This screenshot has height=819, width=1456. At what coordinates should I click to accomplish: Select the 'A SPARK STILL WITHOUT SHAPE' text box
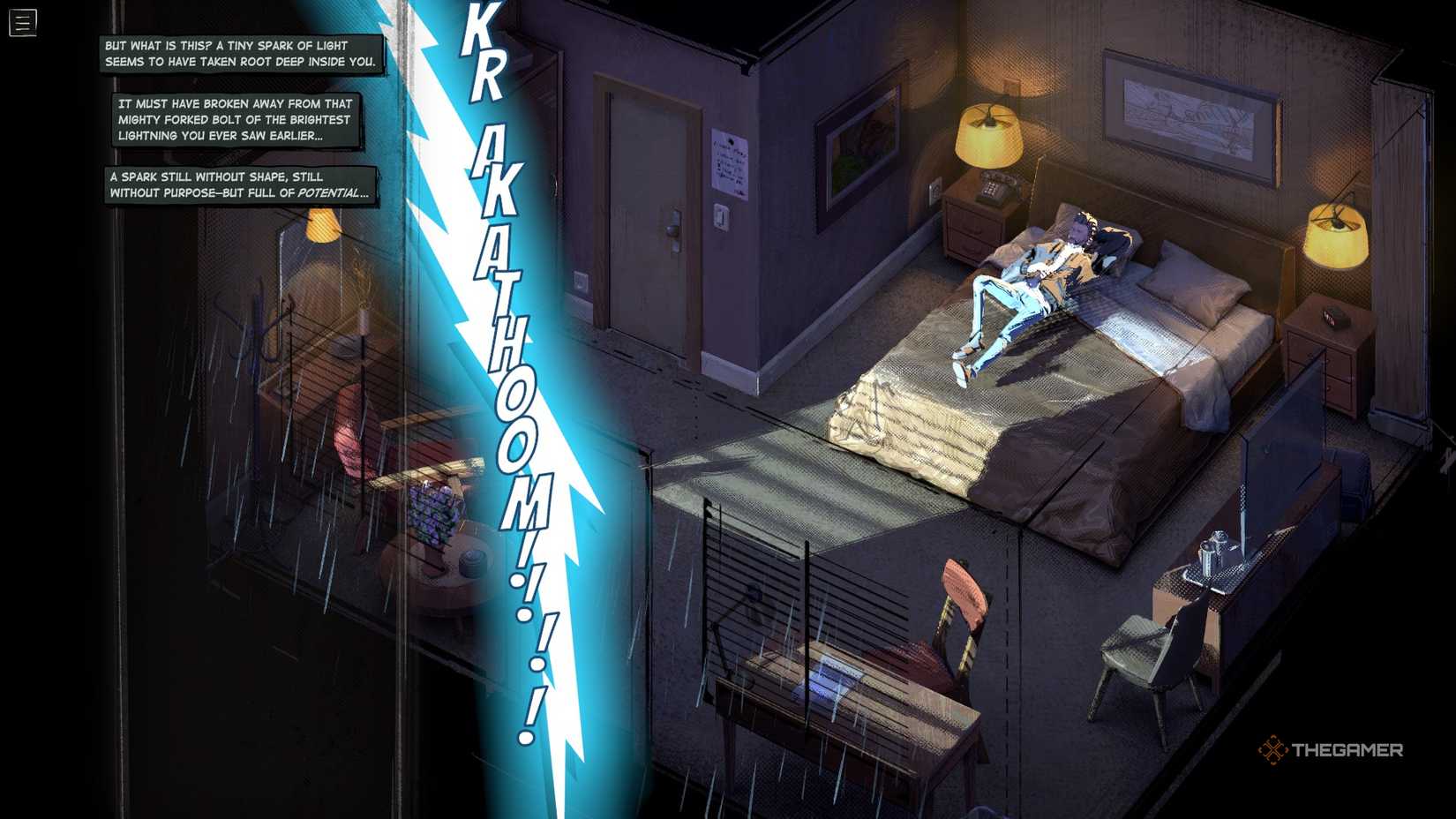[x=240, y=184]
